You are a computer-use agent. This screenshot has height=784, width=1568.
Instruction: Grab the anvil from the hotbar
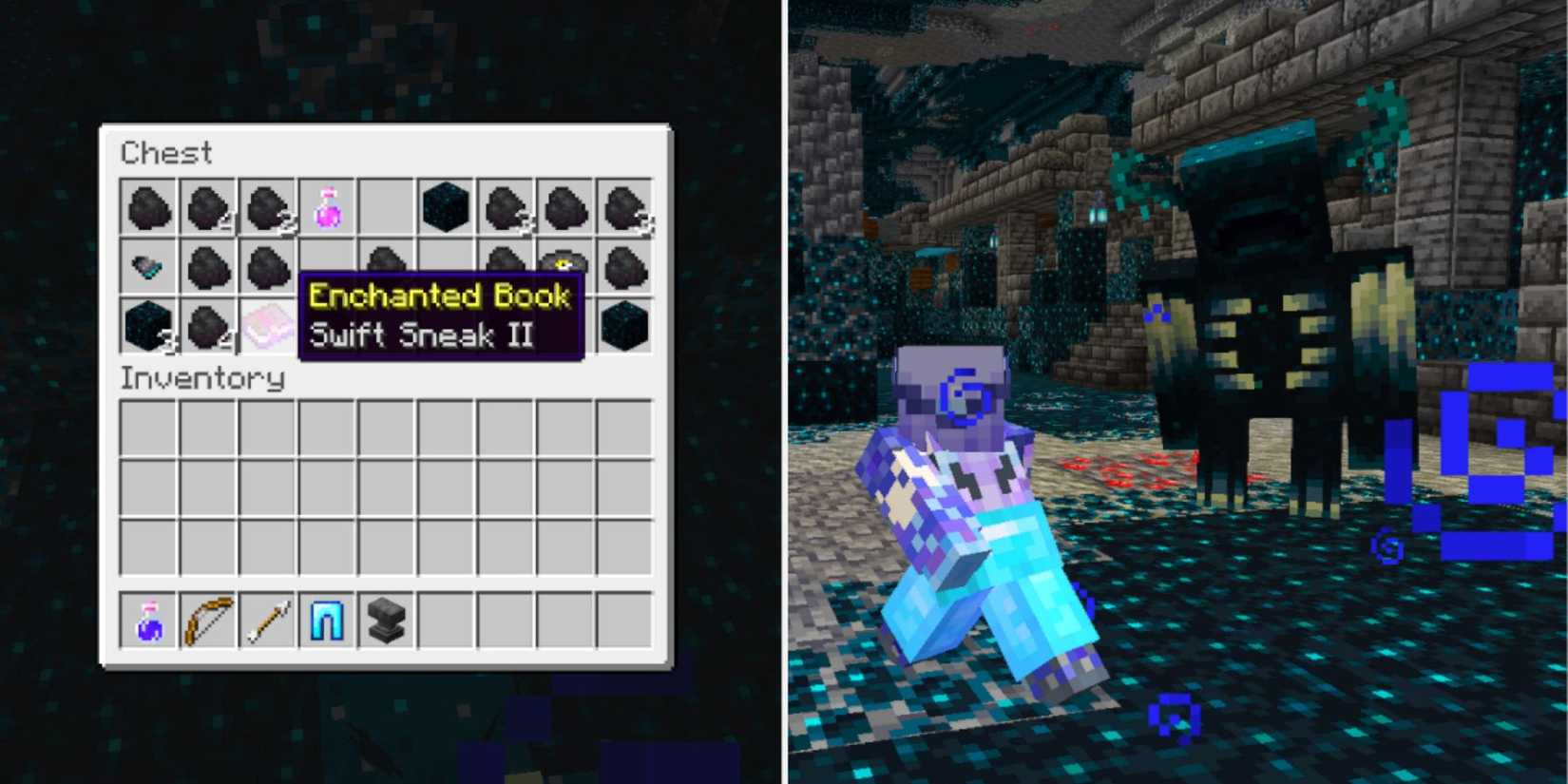[386, 621]
